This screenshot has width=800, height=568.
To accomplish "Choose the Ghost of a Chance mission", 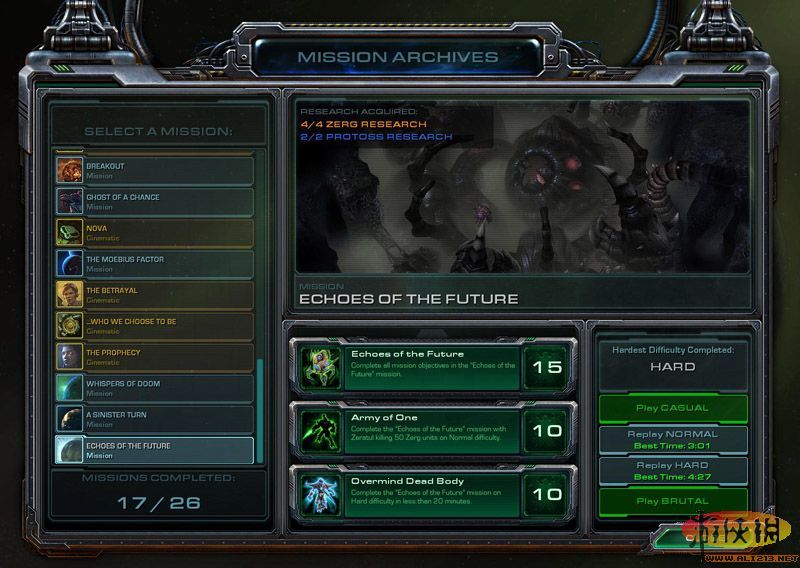I will coord(155,201).
